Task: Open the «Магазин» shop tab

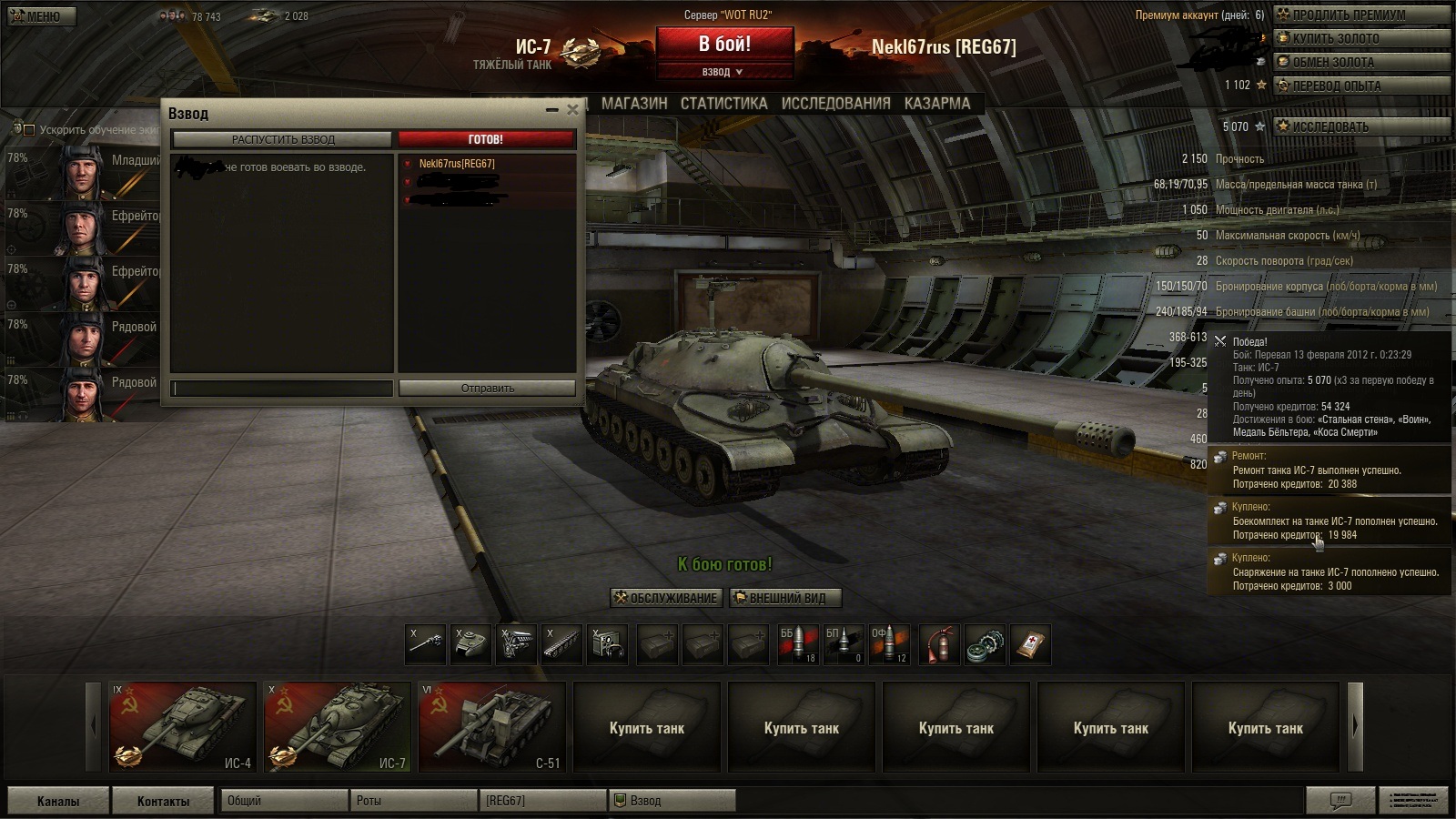Action: [634, 104]
